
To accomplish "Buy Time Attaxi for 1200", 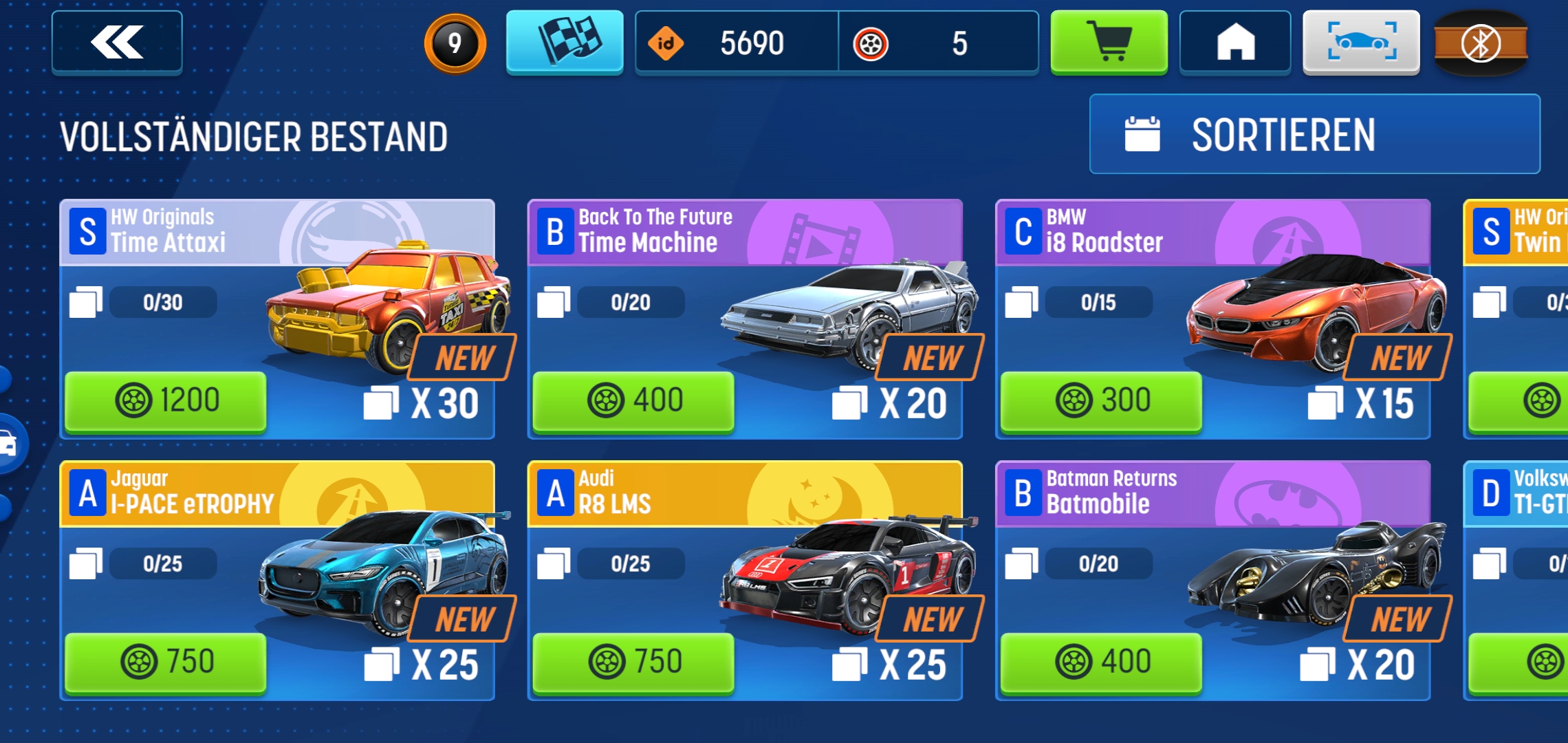I will click(166, 401).
